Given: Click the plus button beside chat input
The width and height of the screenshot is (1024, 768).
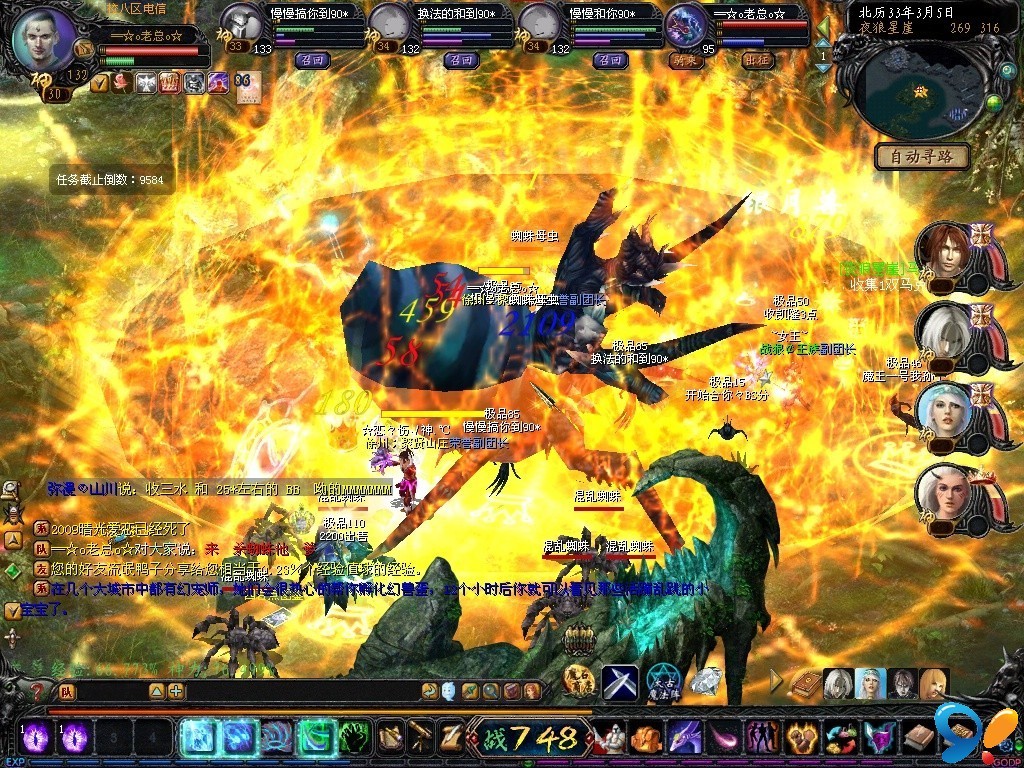Looking at the screenshot, I should tap(176, 691).
